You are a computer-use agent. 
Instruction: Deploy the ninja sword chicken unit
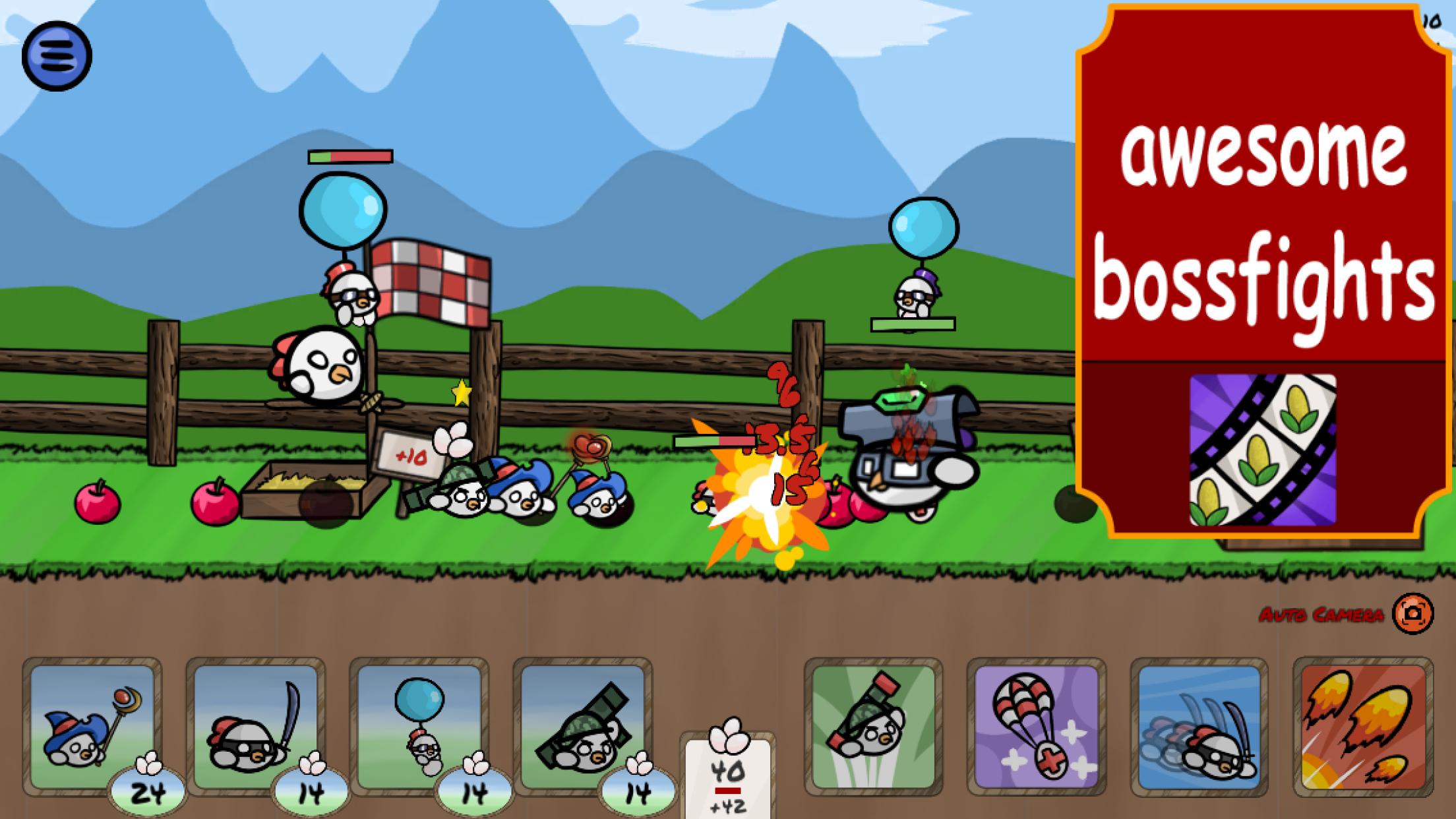coord(256,727)
